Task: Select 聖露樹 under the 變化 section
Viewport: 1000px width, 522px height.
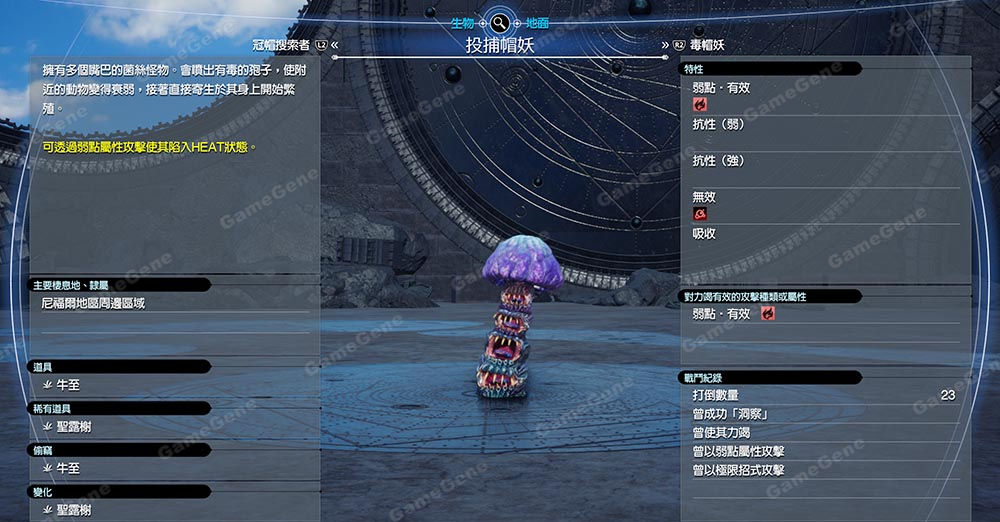Action: tap(74, 510)
